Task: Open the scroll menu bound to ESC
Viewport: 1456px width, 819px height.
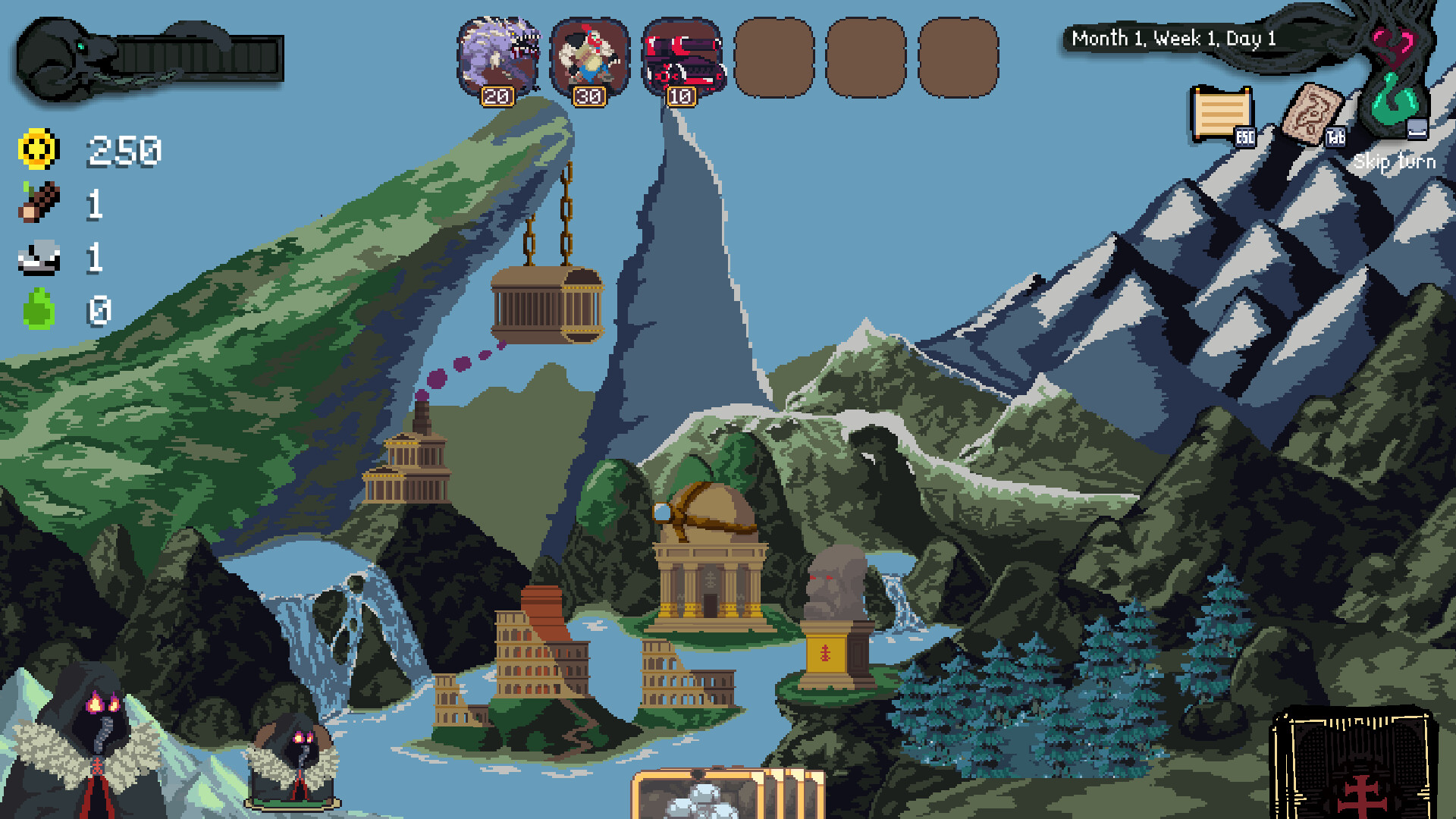Action: coord(1222,115)
